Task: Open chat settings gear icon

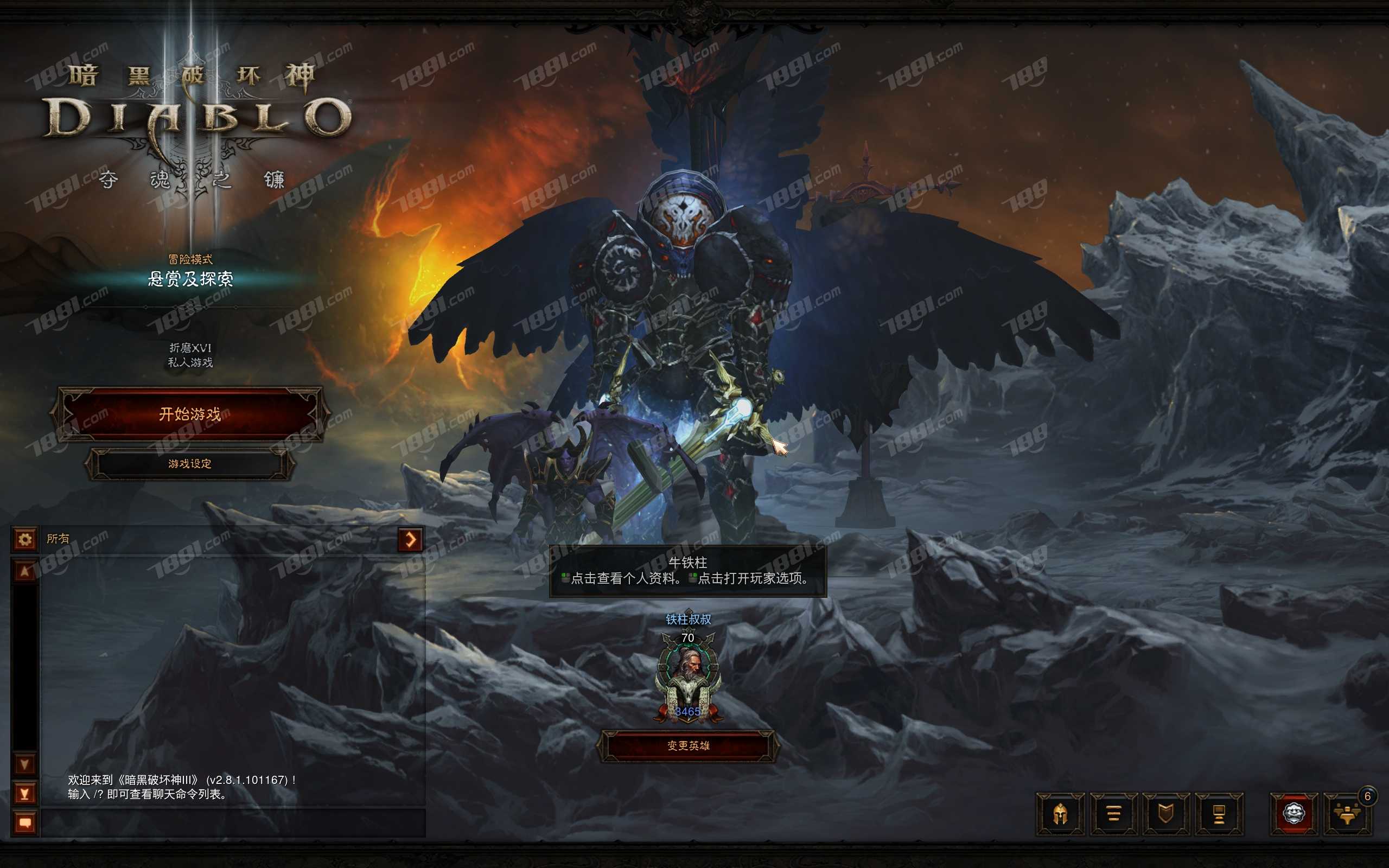Action: (26, 540)
